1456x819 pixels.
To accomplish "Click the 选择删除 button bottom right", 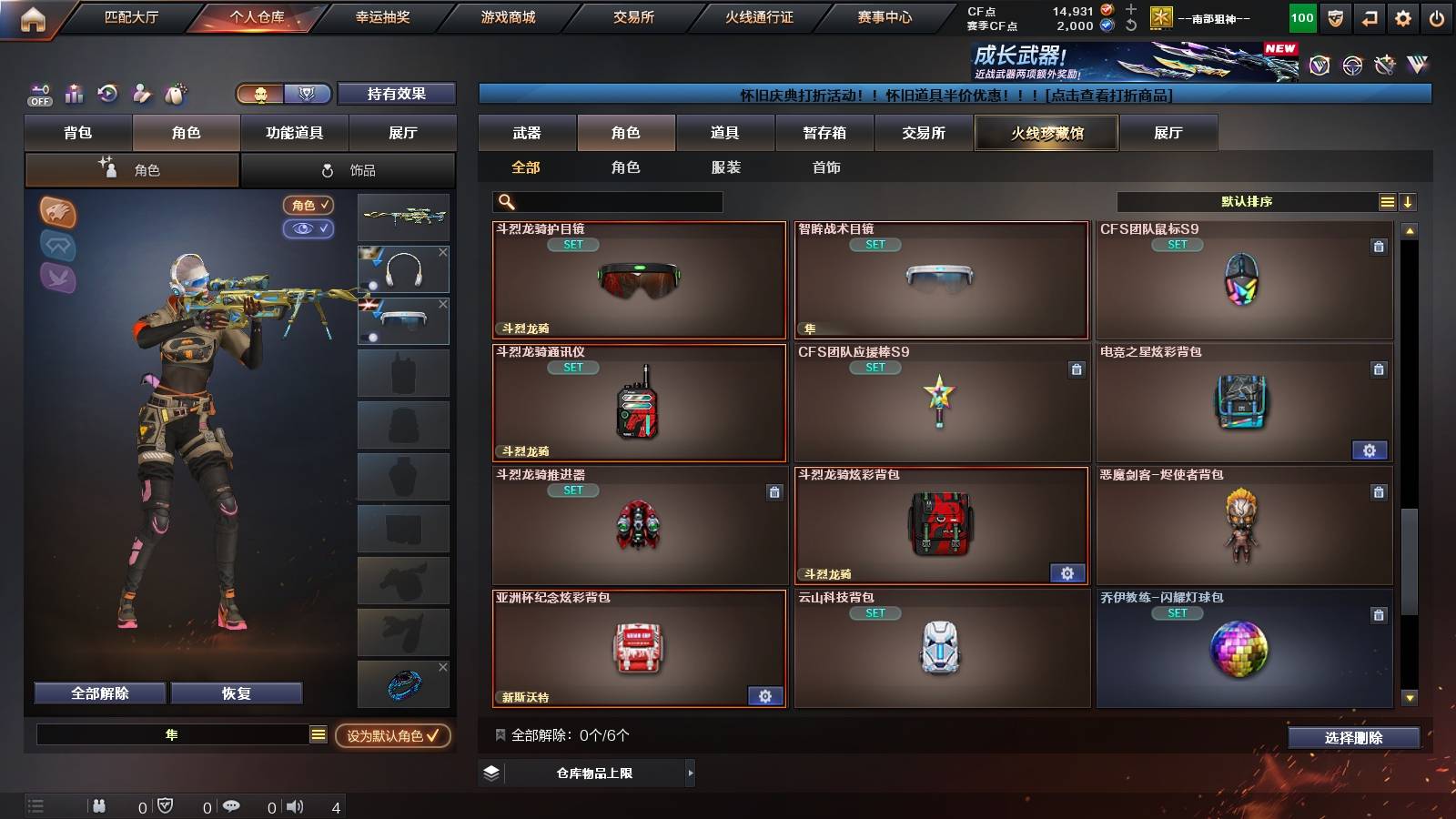I will (1354, 738).
